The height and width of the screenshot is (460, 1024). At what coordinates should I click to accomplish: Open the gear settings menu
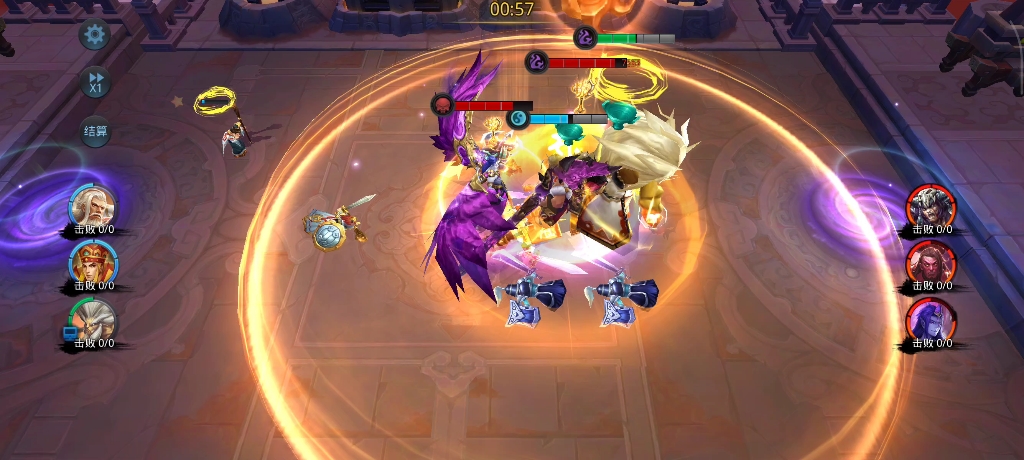95,37
